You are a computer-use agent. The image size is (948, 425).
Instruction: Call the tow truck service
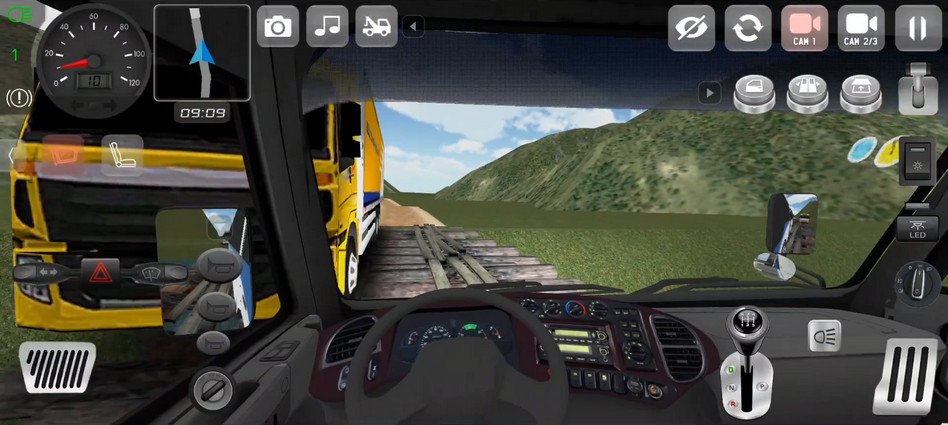(x=376, y=27)
